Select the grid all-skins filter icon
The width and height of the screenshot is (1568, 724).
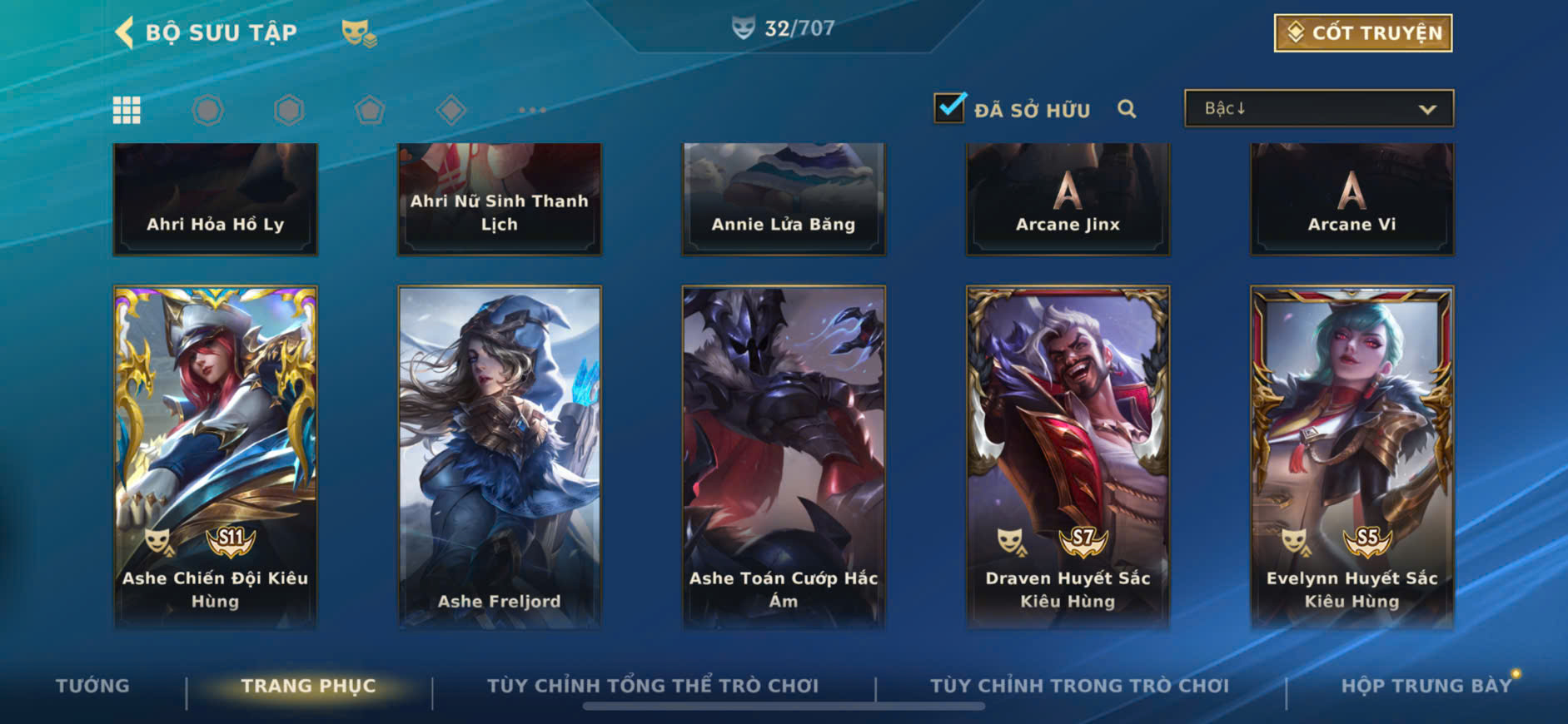[x=127, y=110]
